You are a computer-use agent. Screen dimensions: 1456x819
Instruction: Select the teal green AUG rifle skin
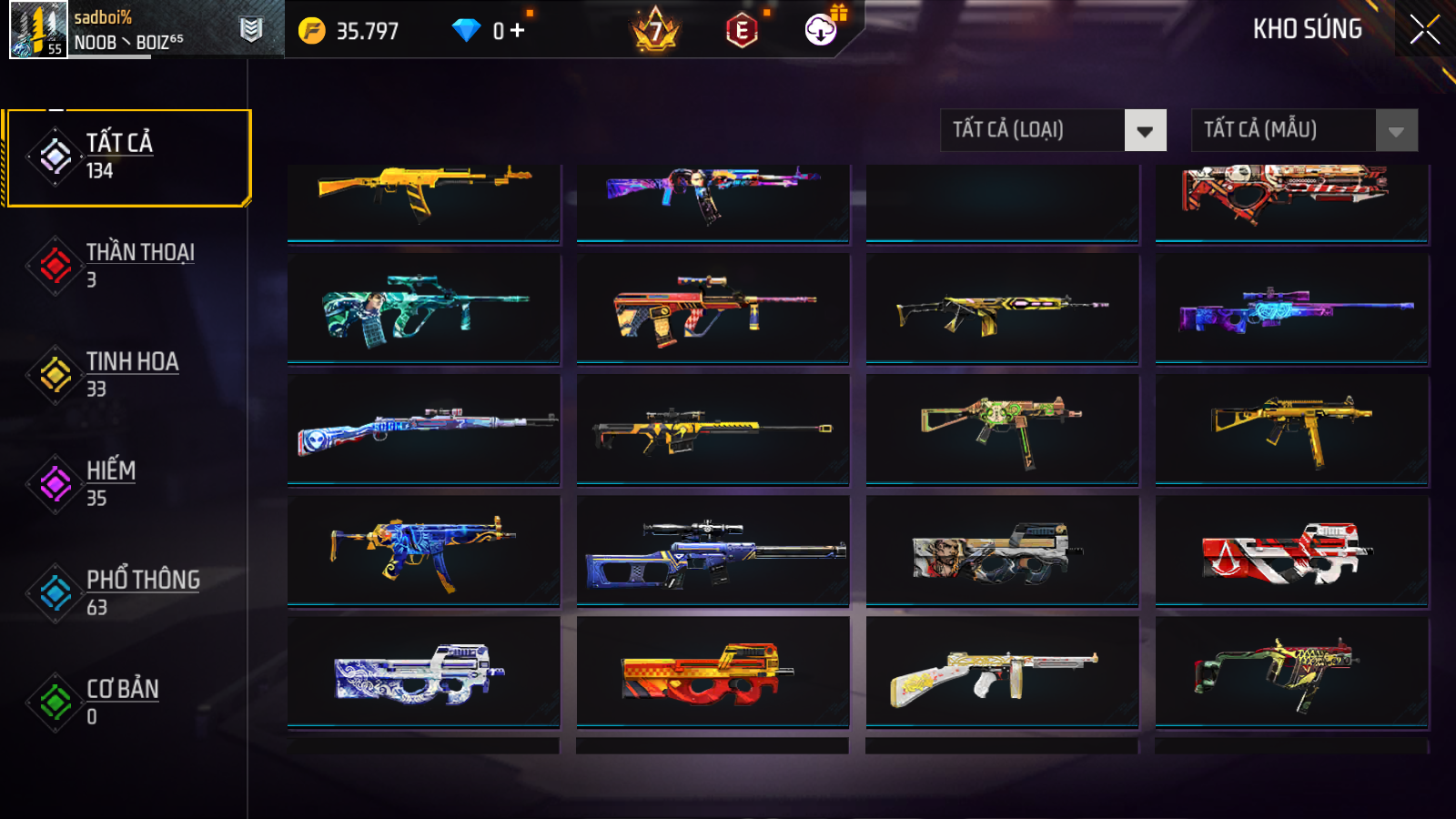click(x=424, y=309)
